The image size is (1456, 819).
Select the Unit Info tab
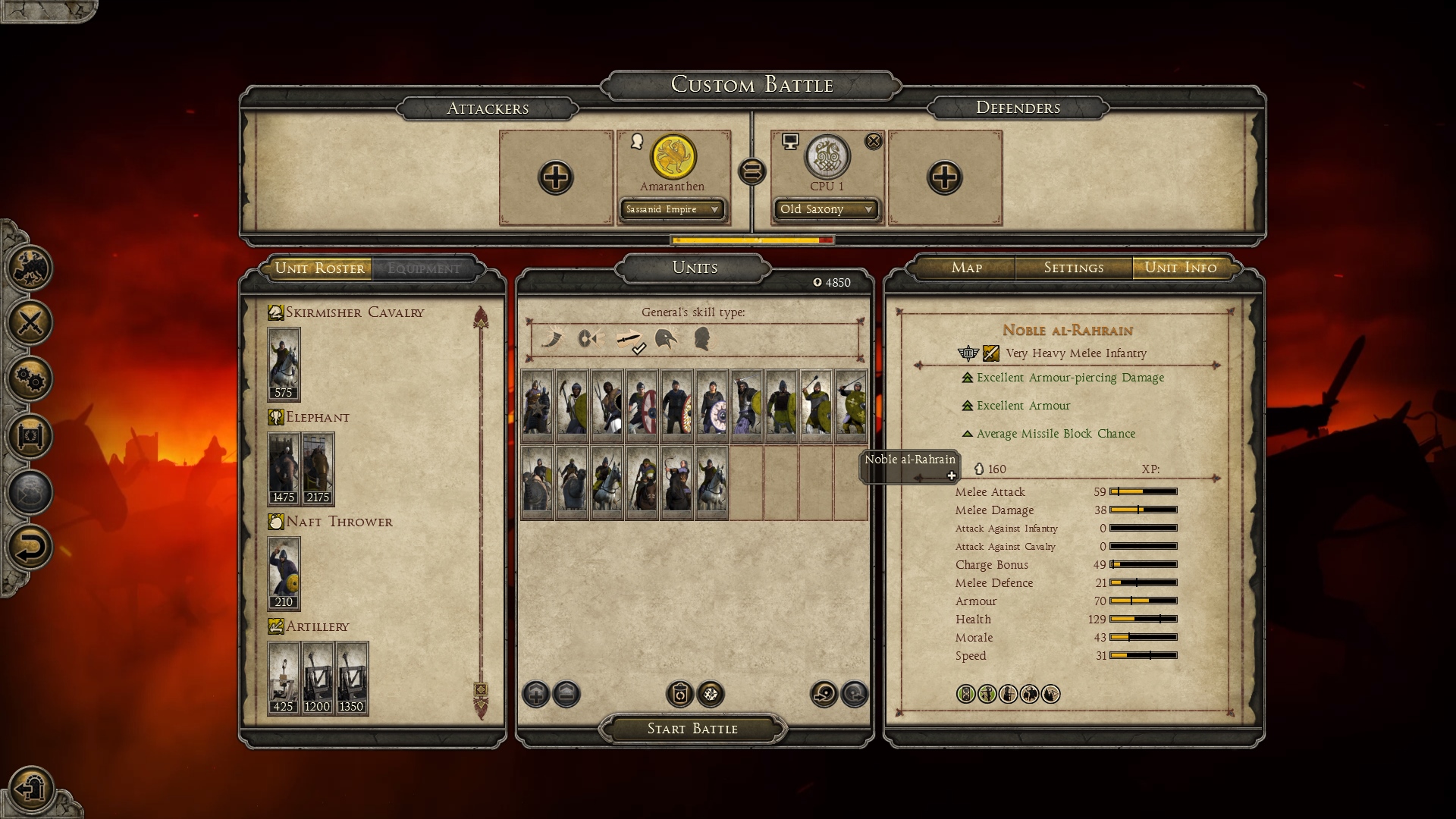[1180, 268]
